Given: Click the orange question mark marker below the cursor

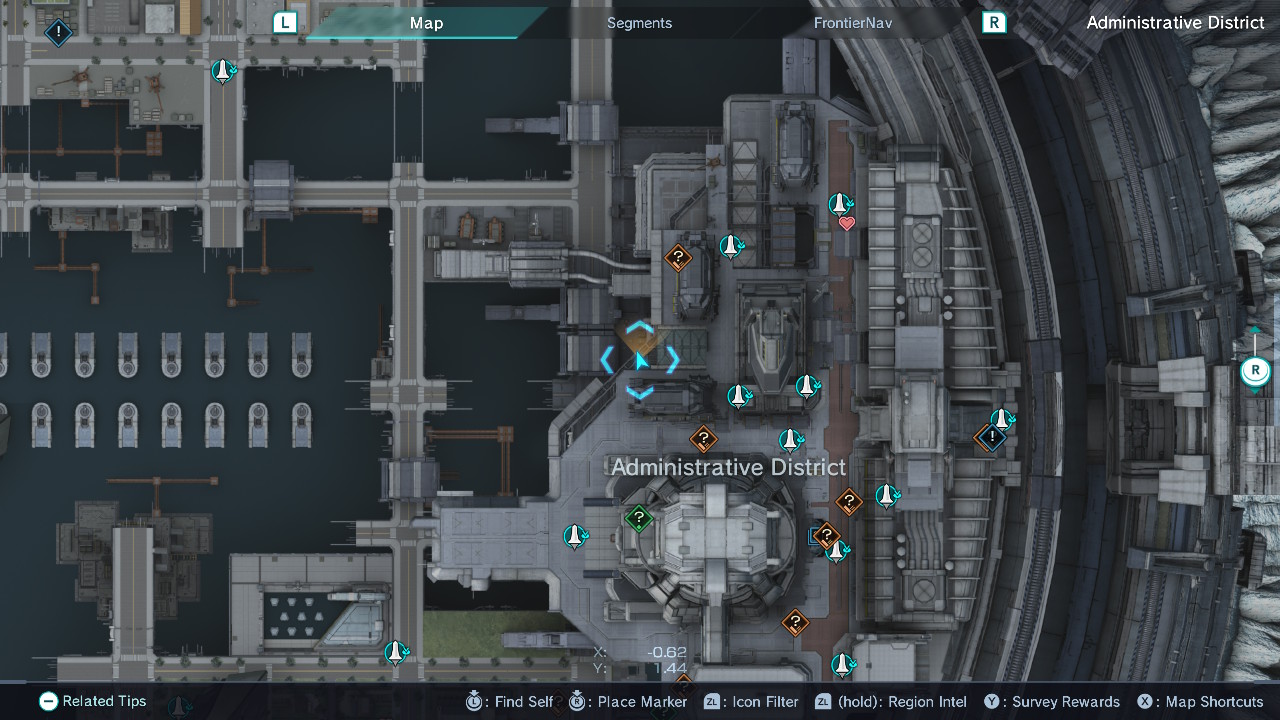Looking at the screenshot, I should click(703, 438).
